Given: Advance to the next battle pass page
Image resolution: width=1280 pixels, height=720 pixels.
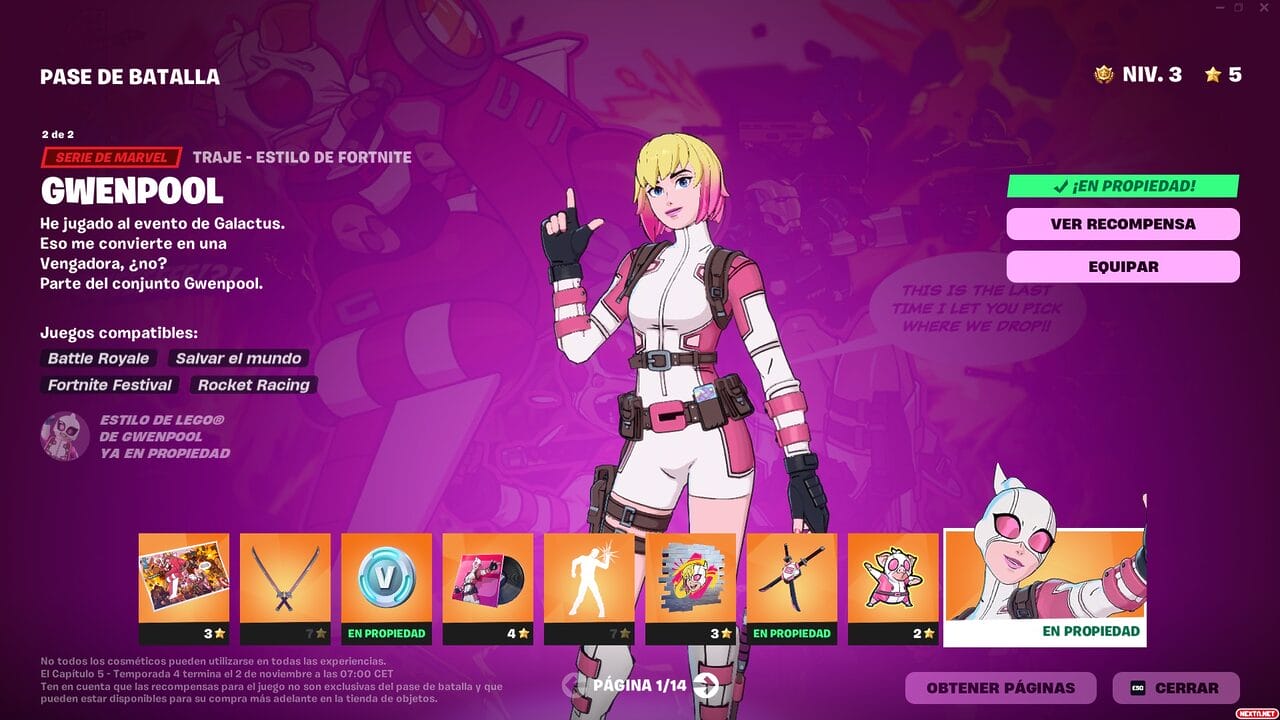Looking at the screenshot, I should [706, 687].
